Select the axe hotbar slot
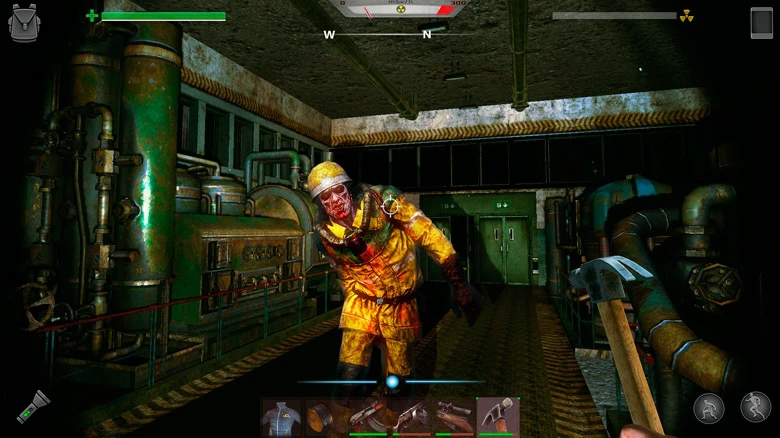This screenshot has height=438, width=780. click(497, 417)
